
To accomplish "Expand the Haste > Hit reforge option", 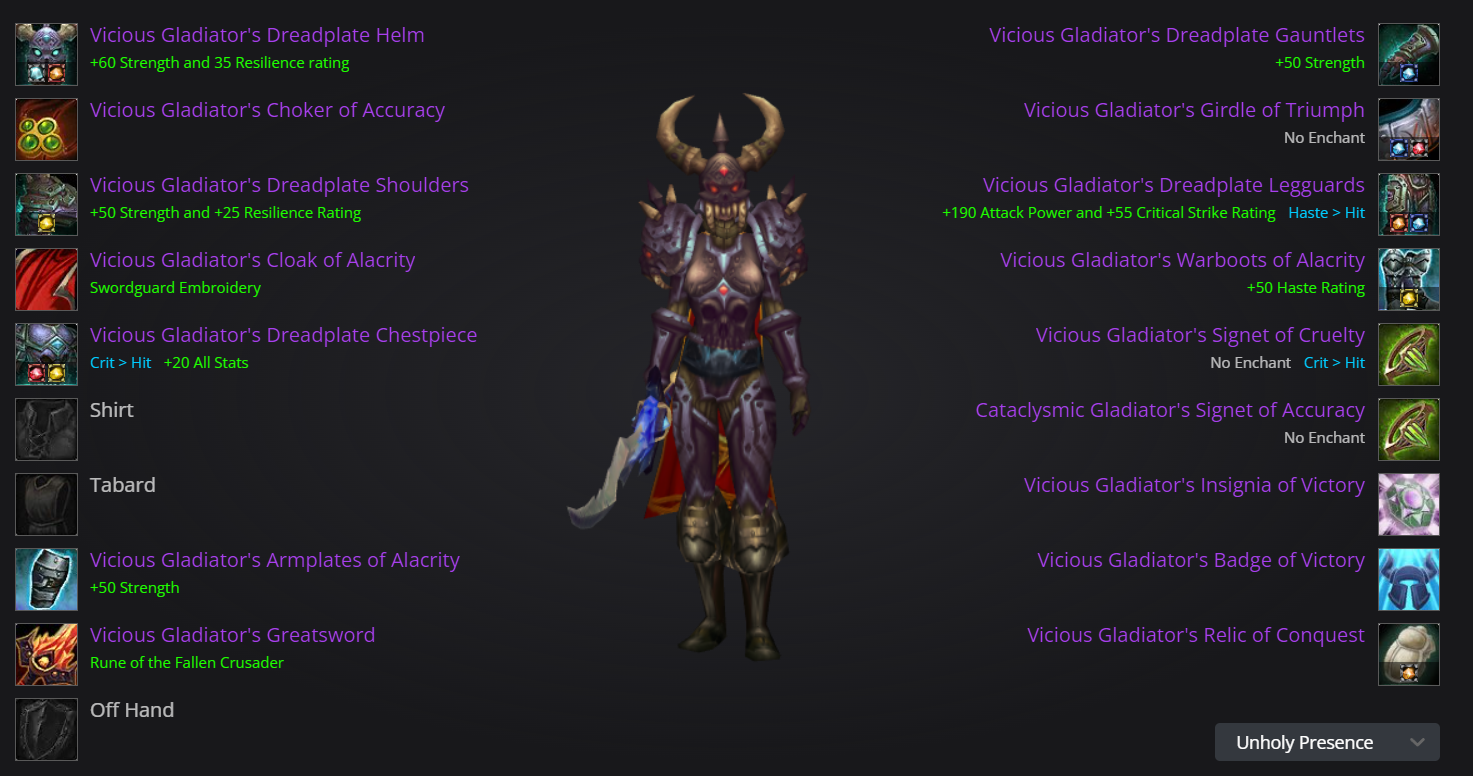I will point(1326,212).
